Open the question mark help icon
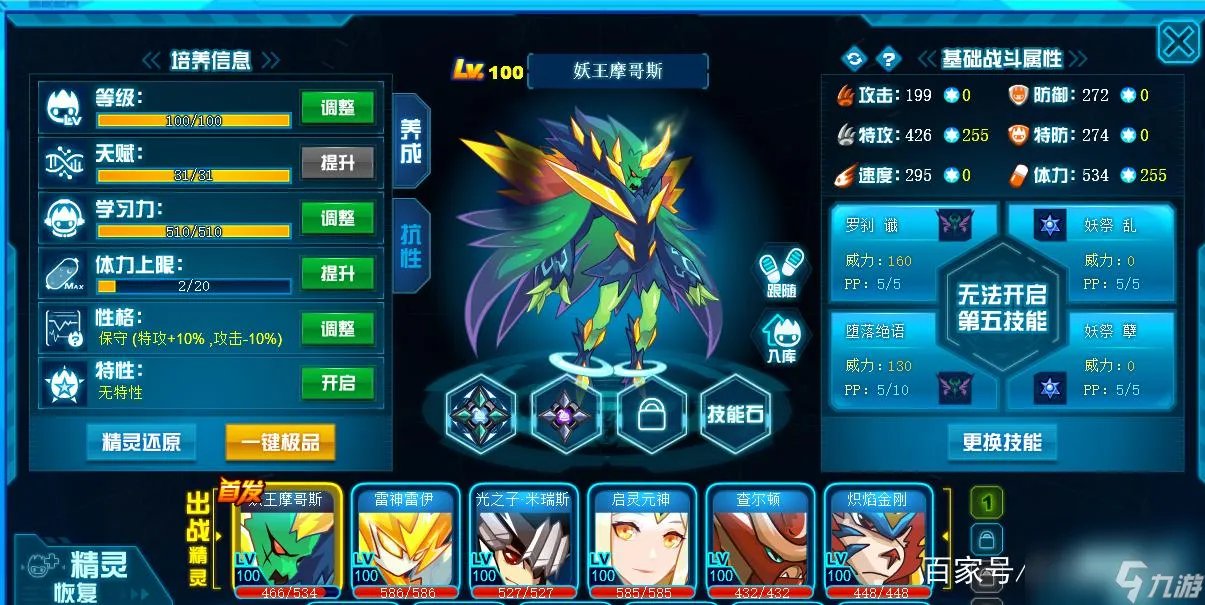This screenshot has height=605, width=1205. coord(887,59)
